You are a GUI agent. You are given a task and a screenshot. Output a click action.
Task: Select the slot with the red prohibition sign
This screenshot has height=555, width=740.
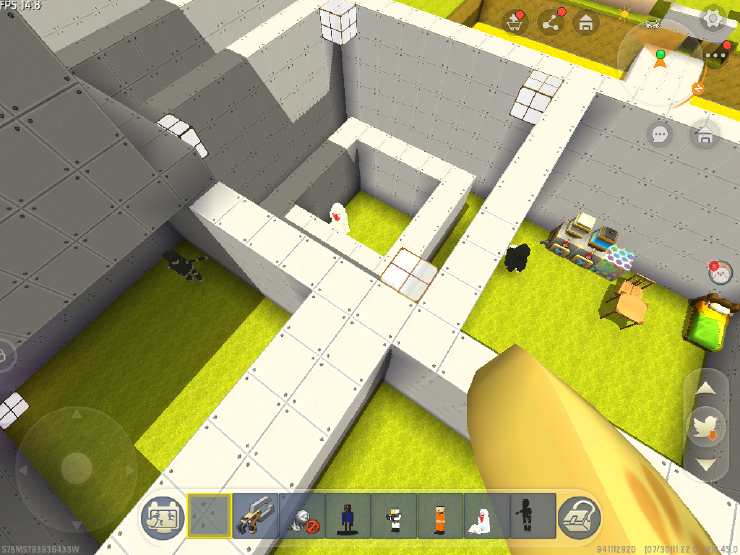pyautogui.click(x=302, y=516)
